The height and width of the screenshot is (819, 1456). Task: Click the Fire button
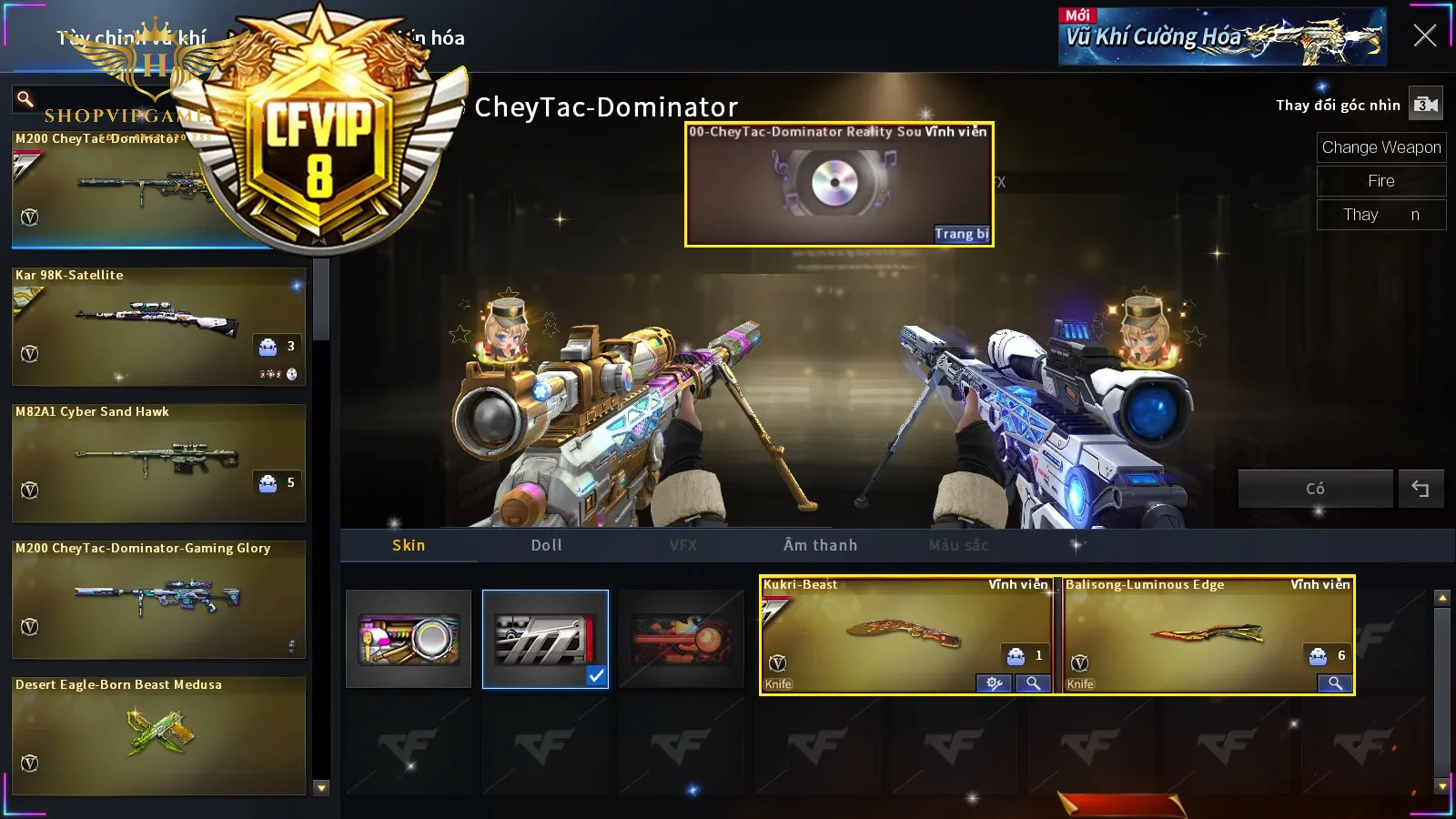[1380, 181]
